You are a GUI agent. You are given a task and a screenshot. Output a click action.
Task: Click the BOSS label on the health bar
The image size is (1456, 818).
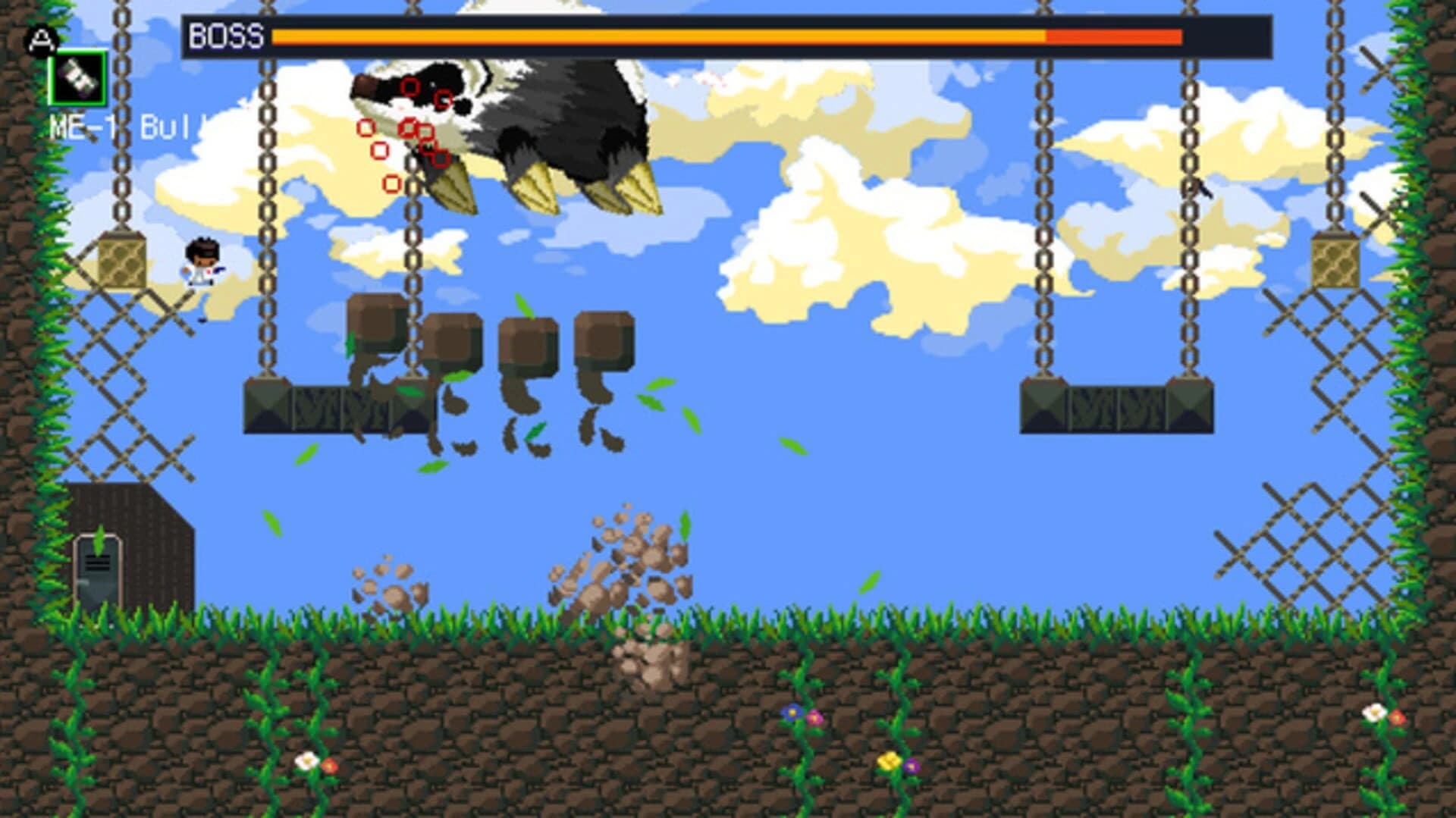(x=224, y=34)
